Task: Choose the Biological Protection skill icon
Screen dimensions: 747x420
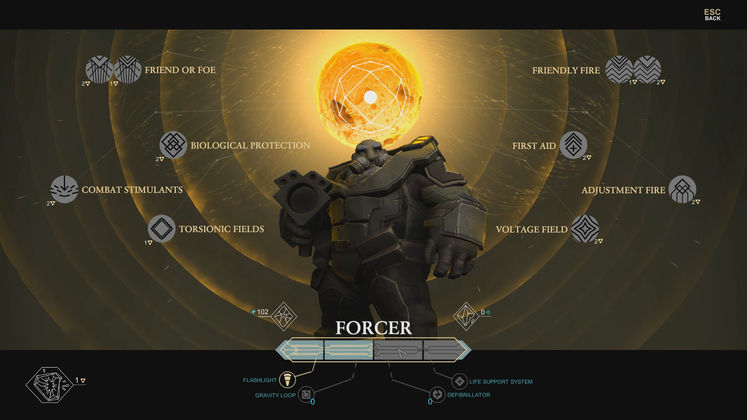Action: (x=174, y=145)
